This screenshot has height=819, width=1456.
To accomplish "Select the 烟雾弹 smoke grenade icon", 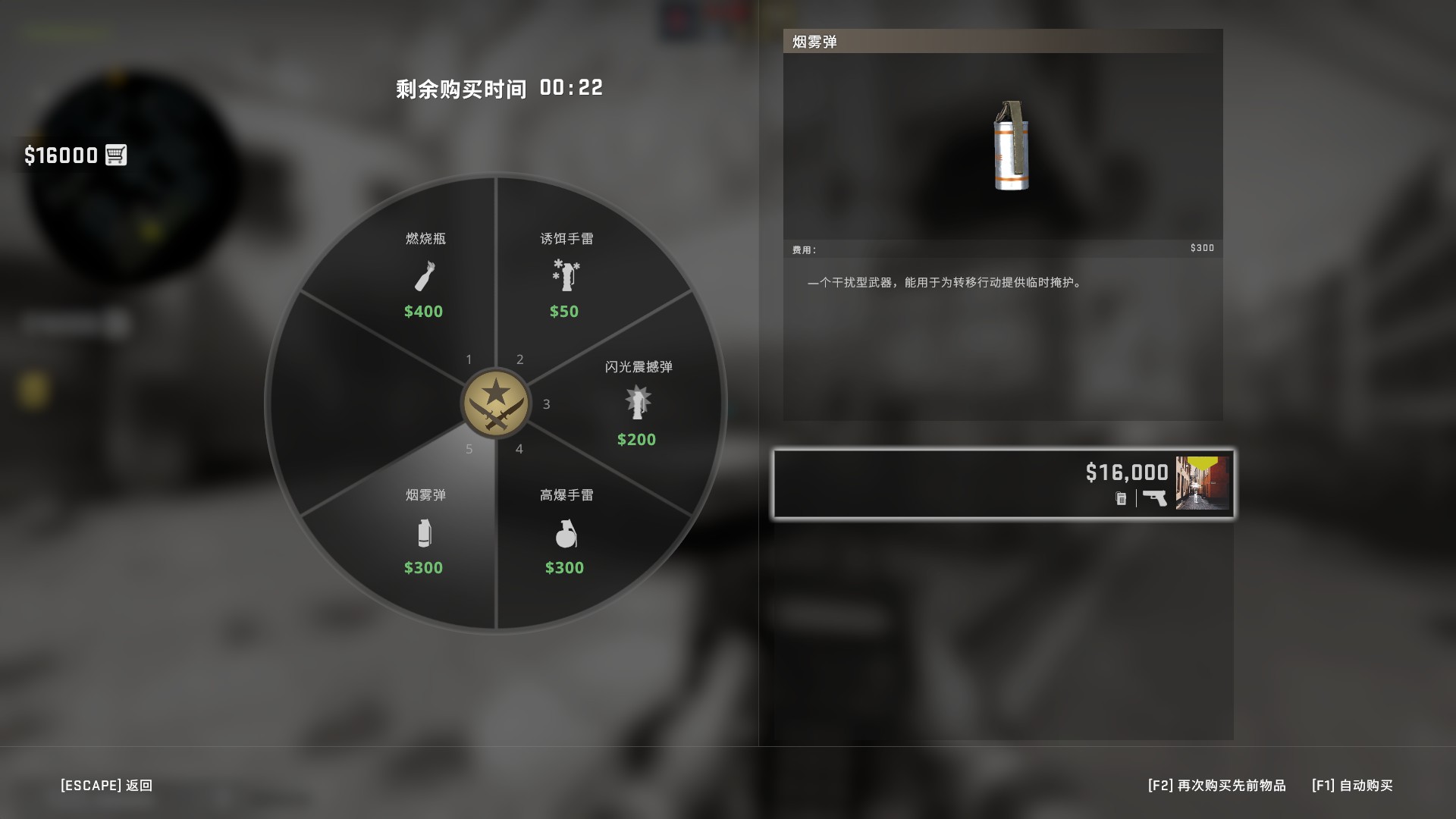I will tap(425, 533).
